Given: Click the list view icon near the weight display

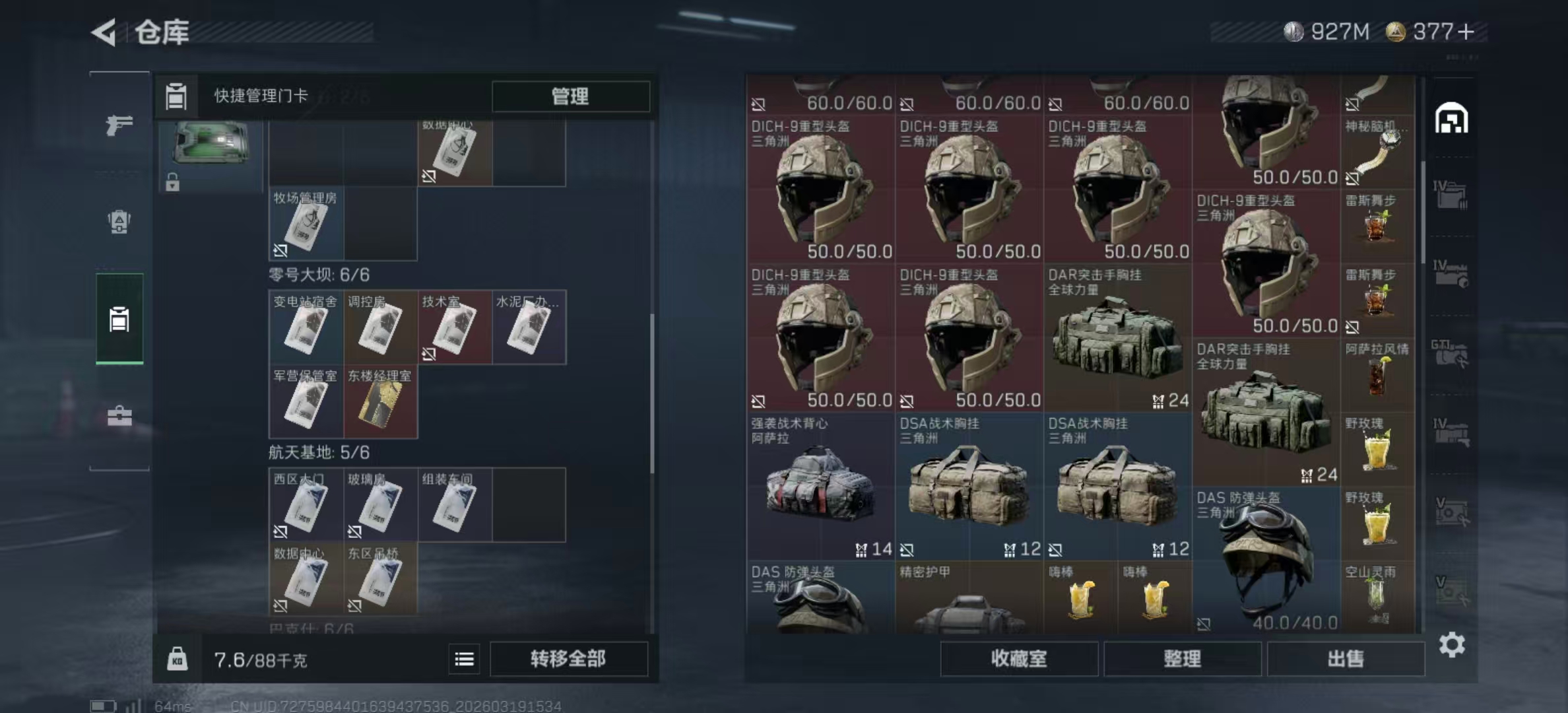Looking at the screenshot, I should 465,660.
